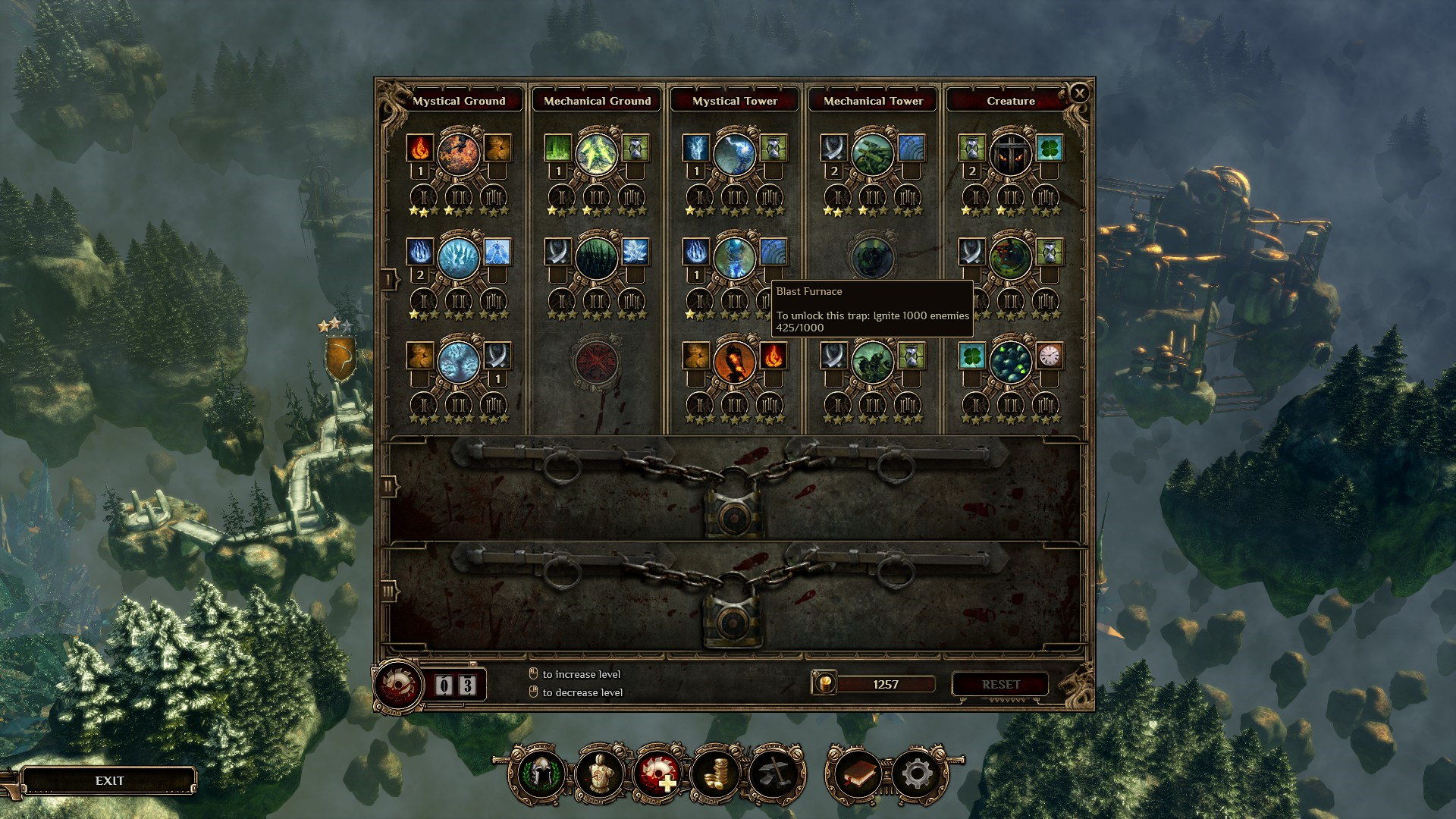1456x819 pixels.
Task: Select the dark spike trap in Mechanical Ground
Action: point(596,256)
